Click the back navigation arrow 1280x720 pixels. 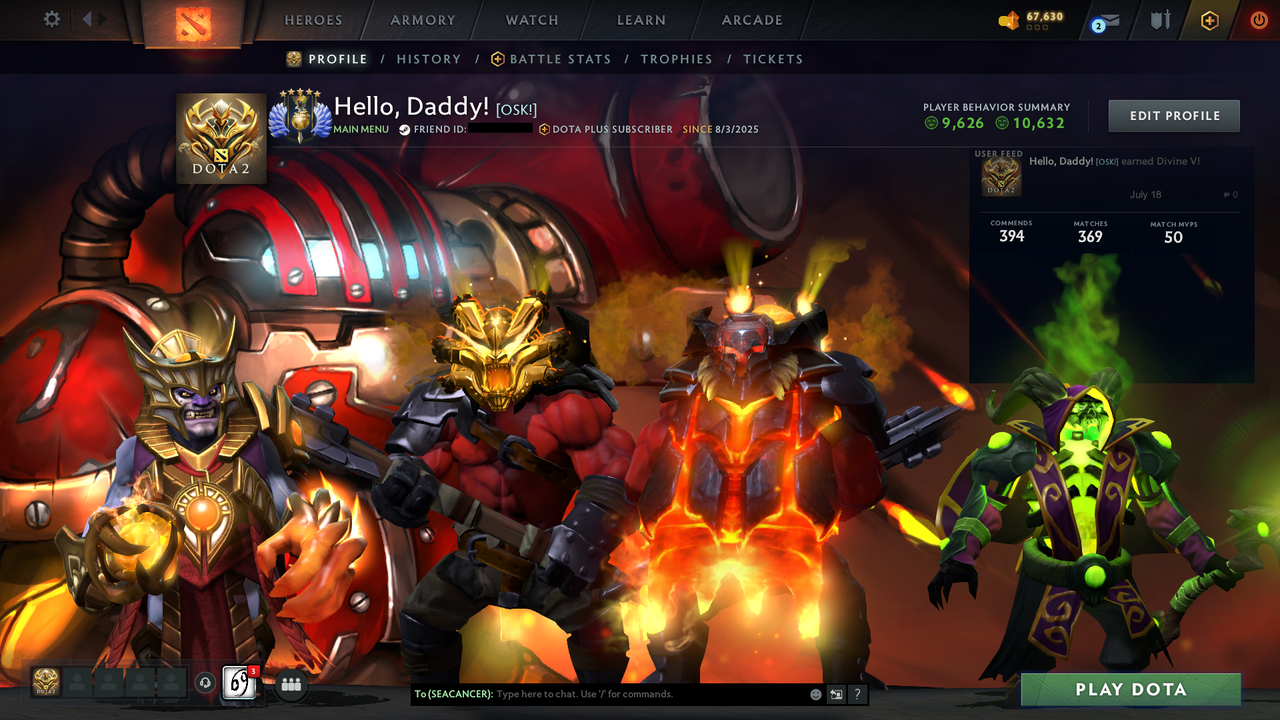point(88,18)
